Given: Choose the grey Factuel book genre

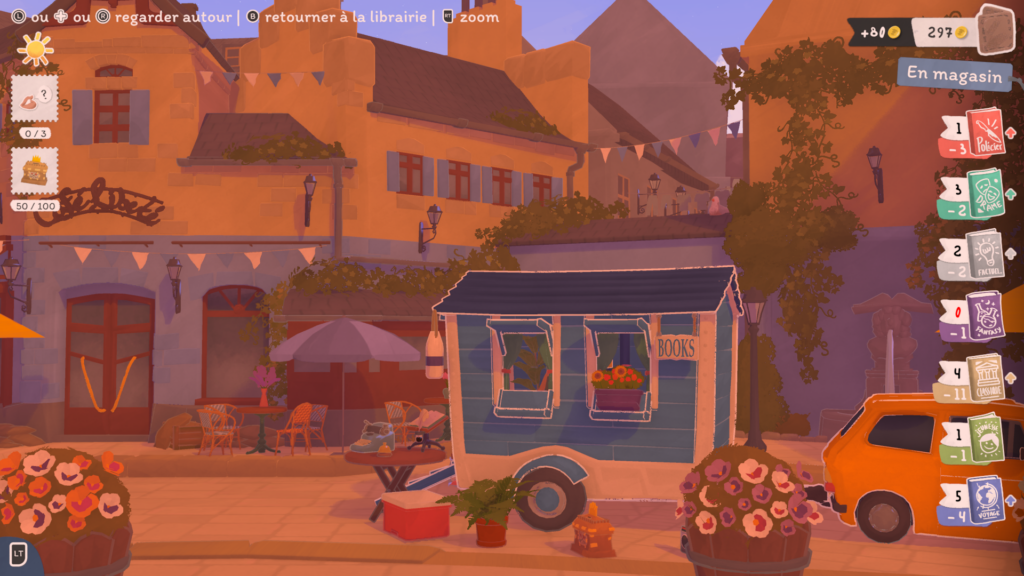Looking at the screenshot, I should point(984,254).
